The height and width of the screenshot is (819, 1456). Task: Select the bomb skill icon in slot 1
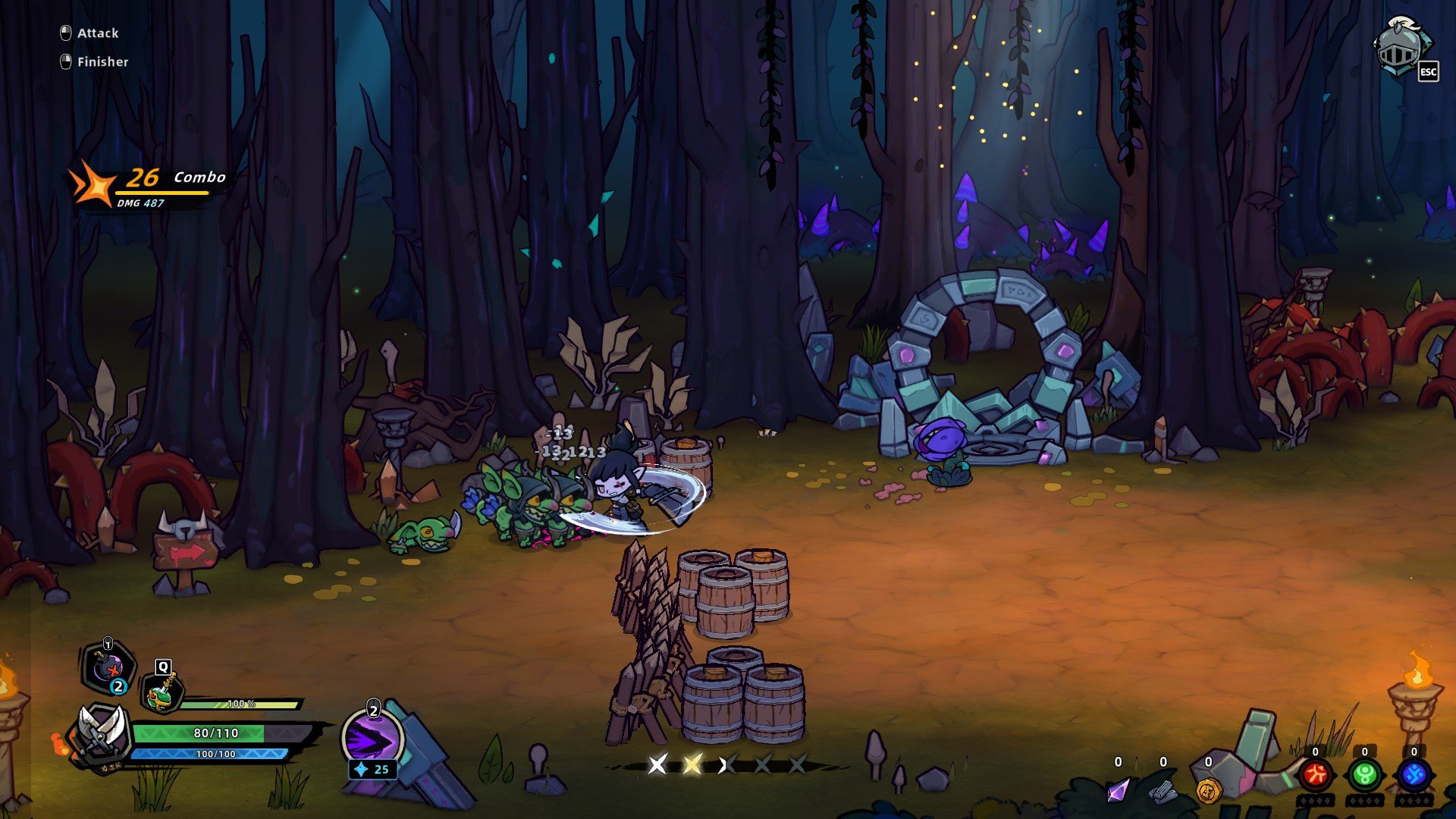point(105,668)
